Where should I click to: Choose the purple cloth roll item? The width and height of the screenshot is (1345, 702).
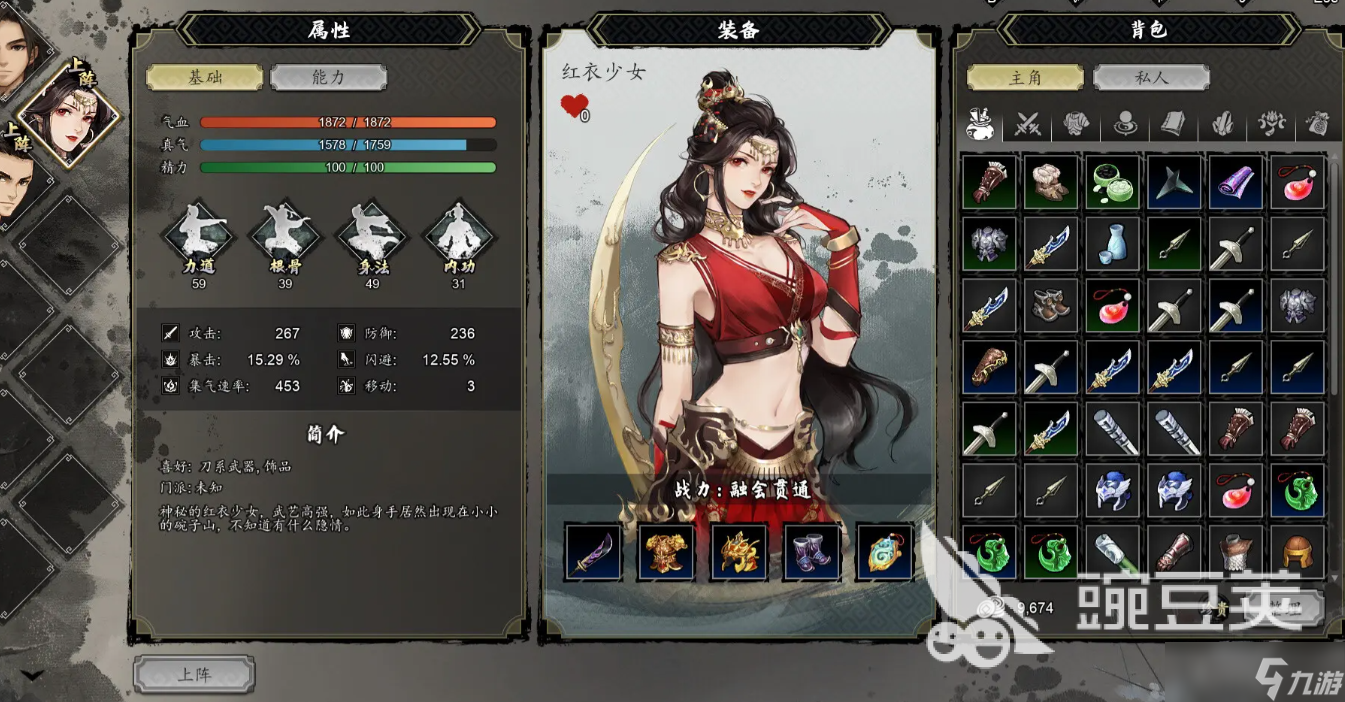(1236, 182)
